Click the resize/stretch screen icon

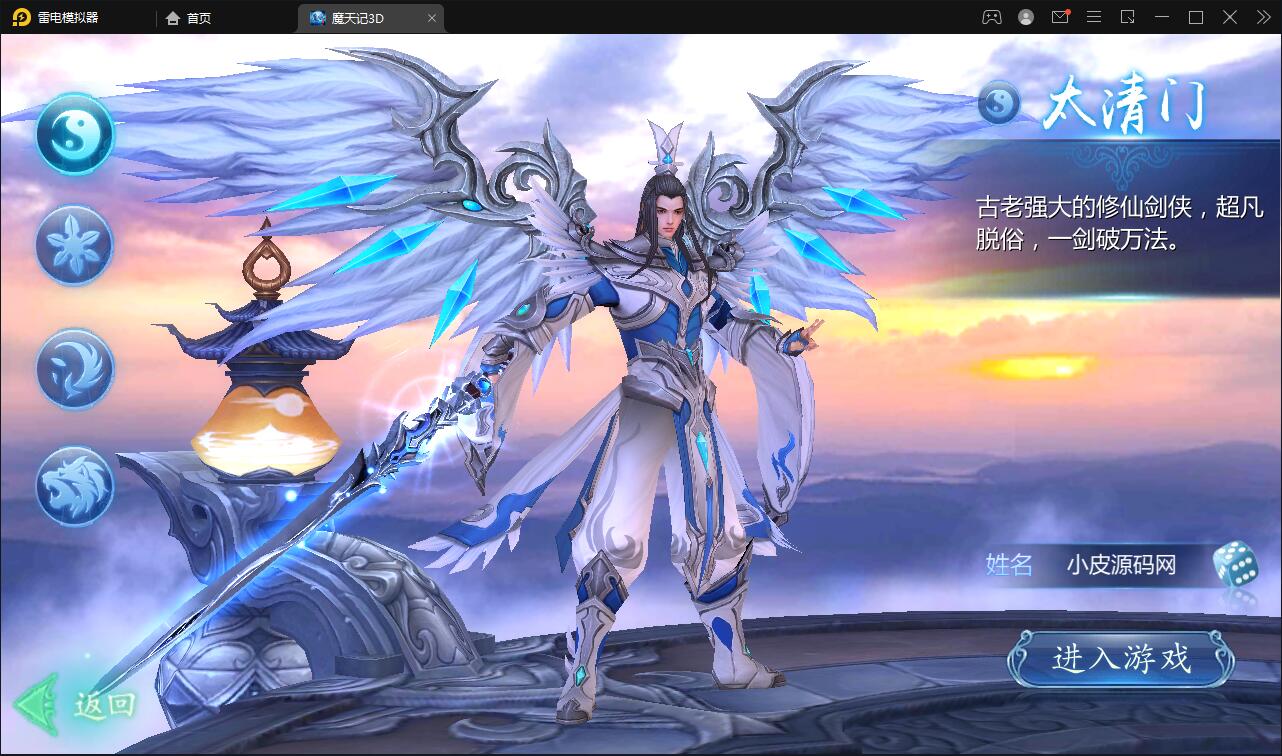click(x=1128, y=17)
